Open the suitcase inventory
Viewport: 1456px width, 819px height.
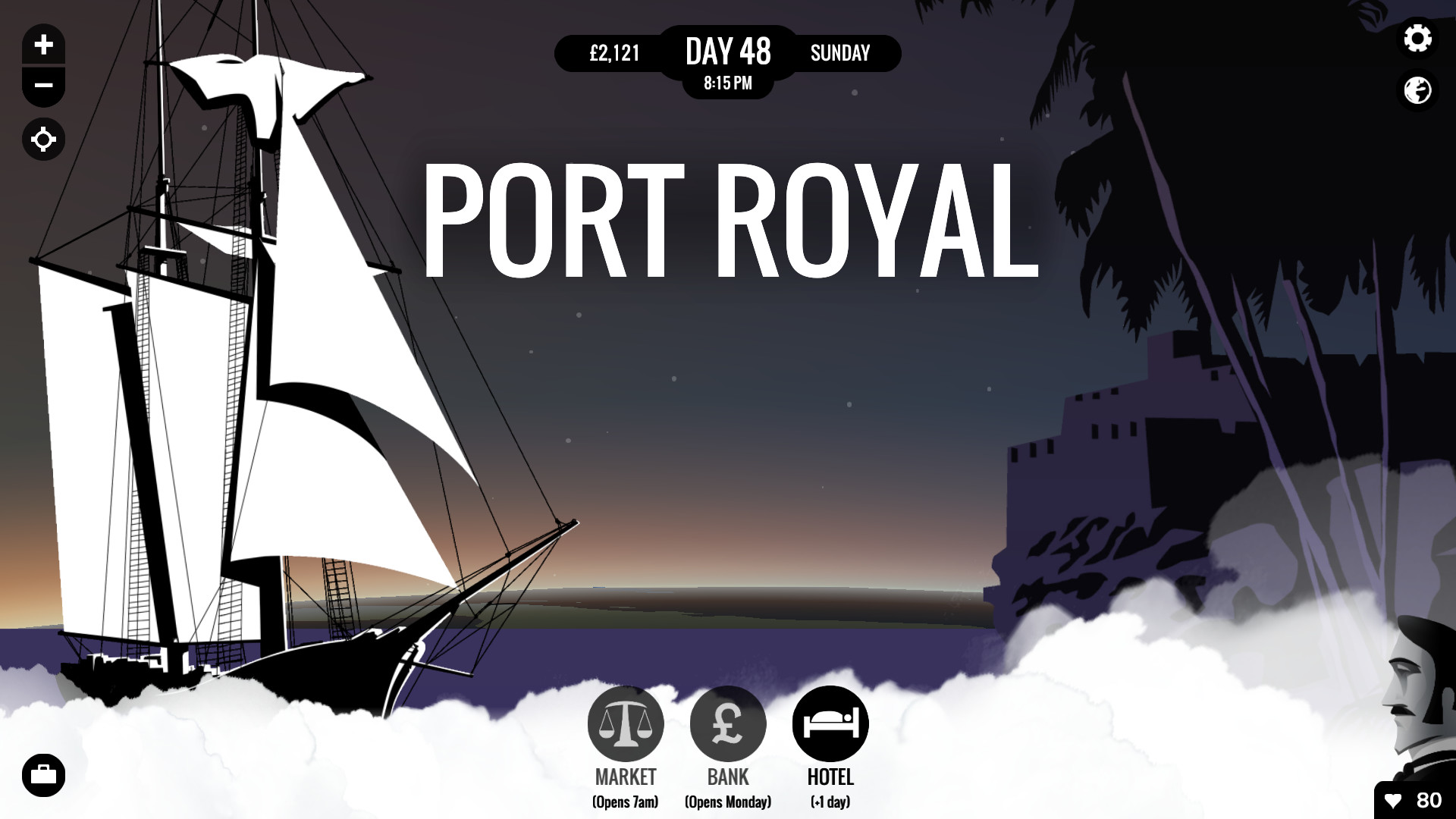[x=43, y=775]
